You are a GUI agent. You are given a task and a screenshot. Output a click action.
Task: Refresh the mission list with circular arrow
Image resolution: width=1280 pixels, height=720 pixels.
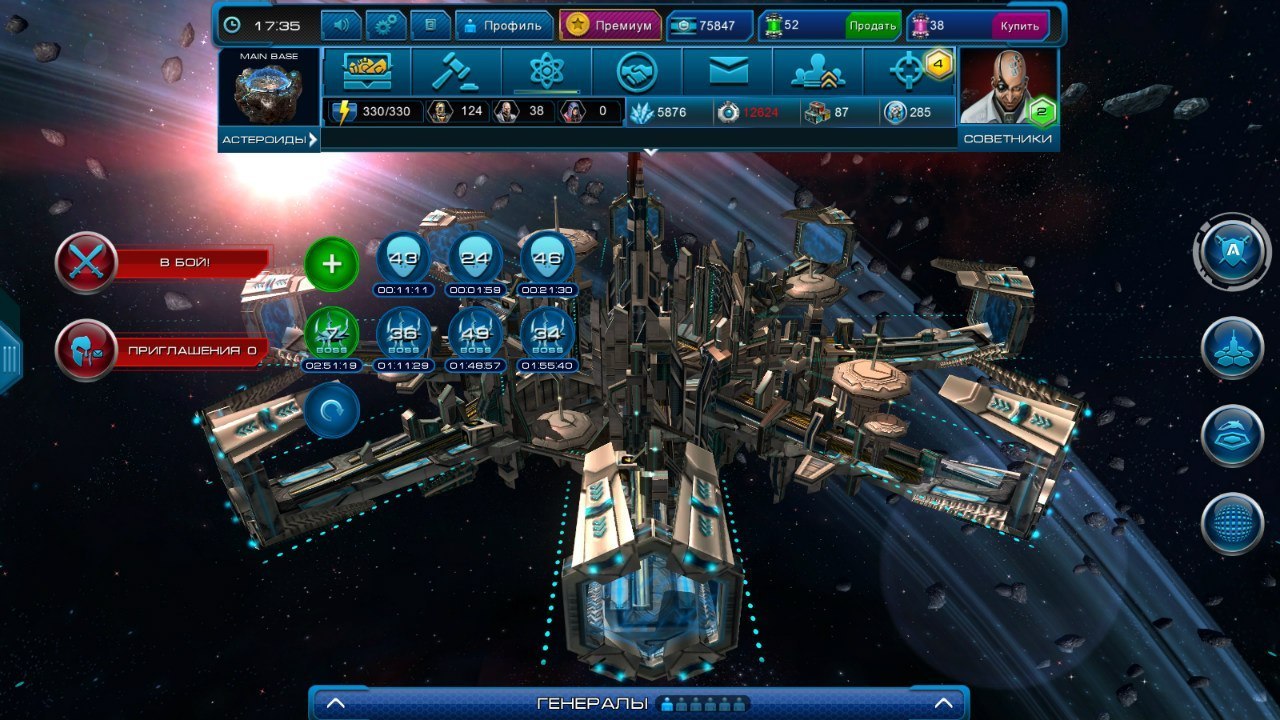[331, 410]
